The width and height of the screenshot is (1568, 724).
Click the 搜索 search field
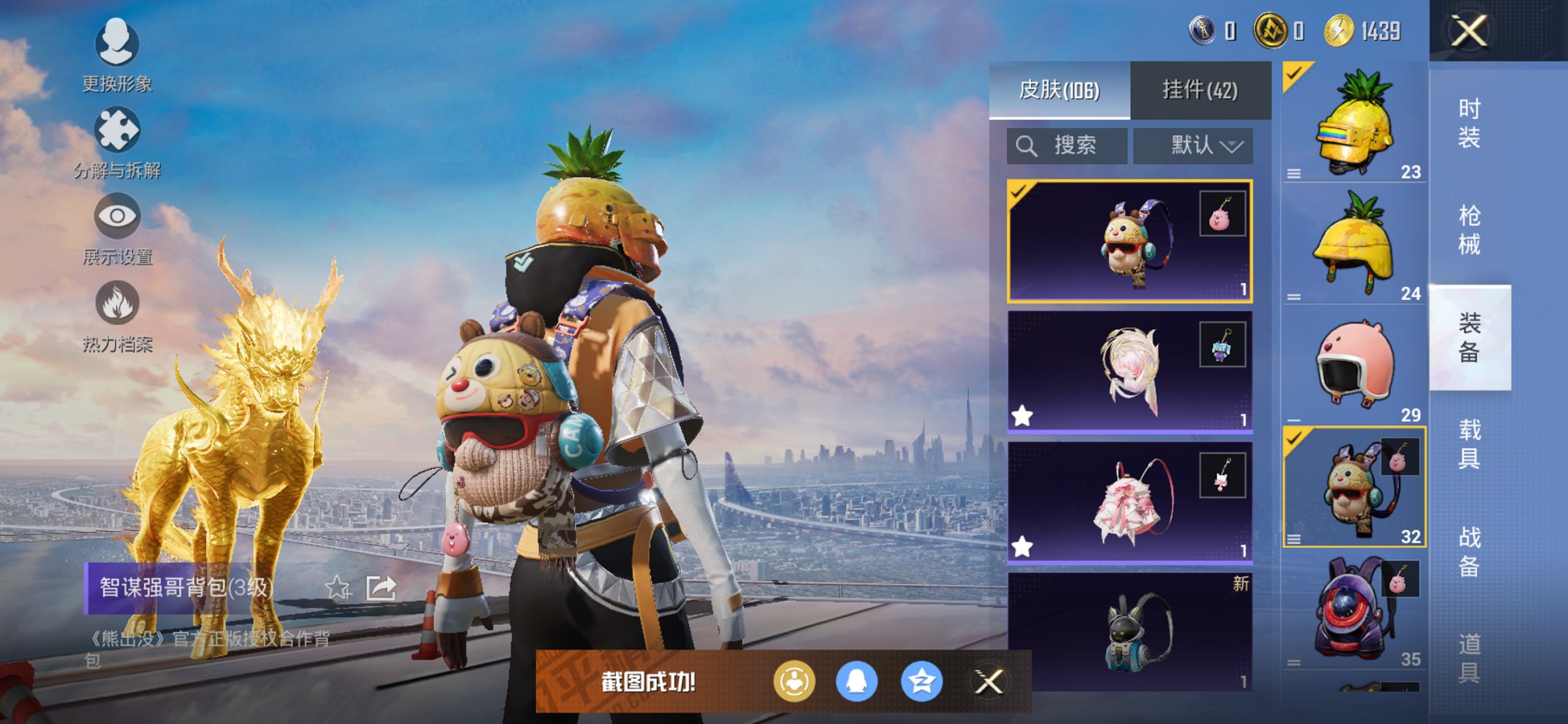click(x=1067, y=146)
